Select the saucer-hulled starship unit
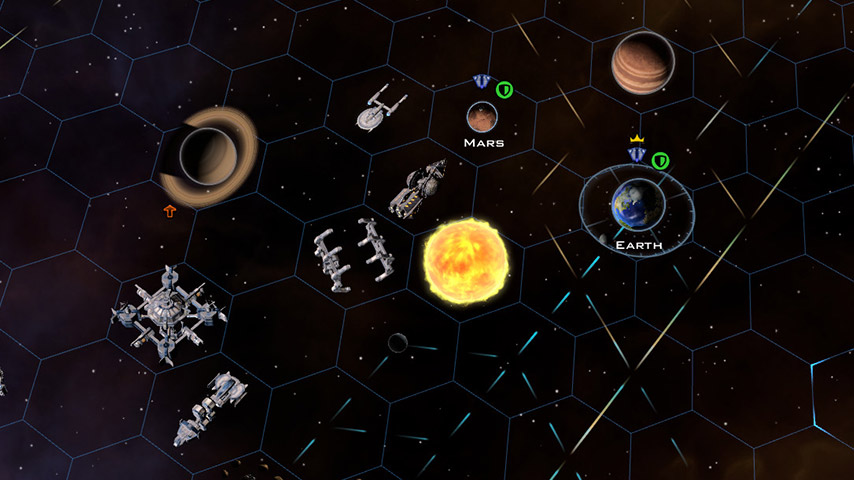Viewport: 854px width, 480px height. pos(378,107)
